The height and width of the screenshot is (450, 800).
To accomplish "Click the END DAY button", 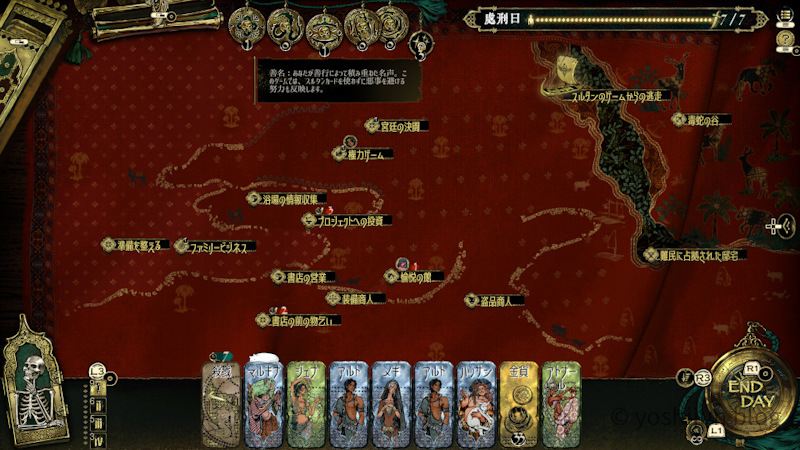I will tap(751, 392).
